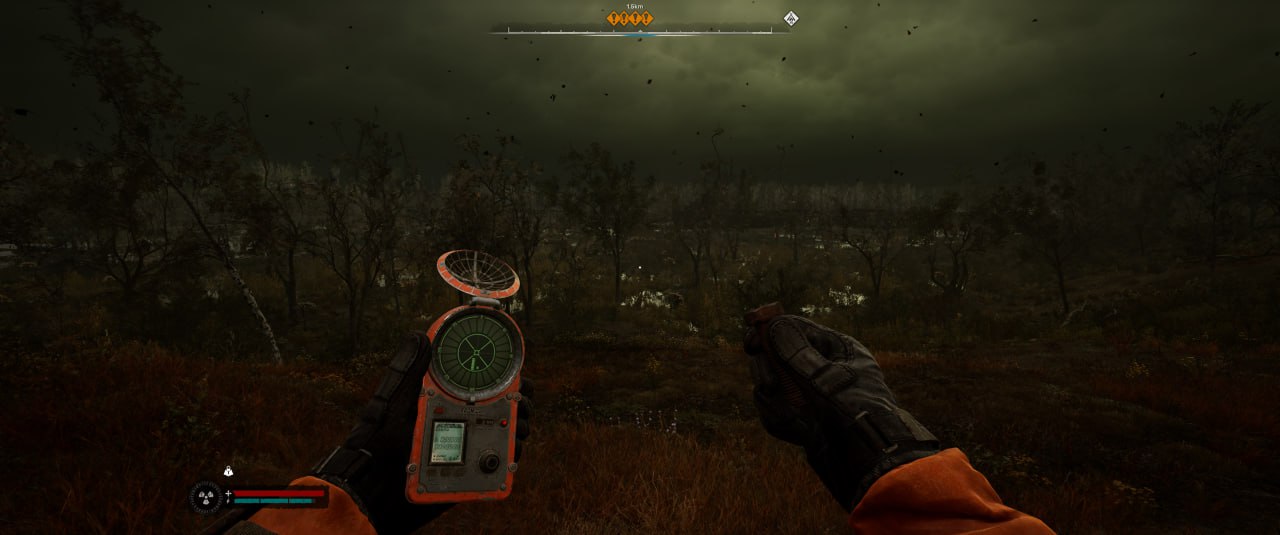Click the compass bar strip

pyautogui.click(x=640, y=32)
